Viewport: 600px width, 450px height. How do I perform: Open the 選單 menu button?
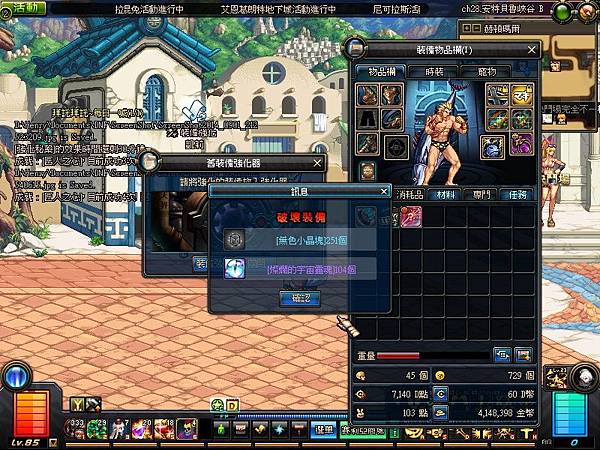tap(323, 430)
